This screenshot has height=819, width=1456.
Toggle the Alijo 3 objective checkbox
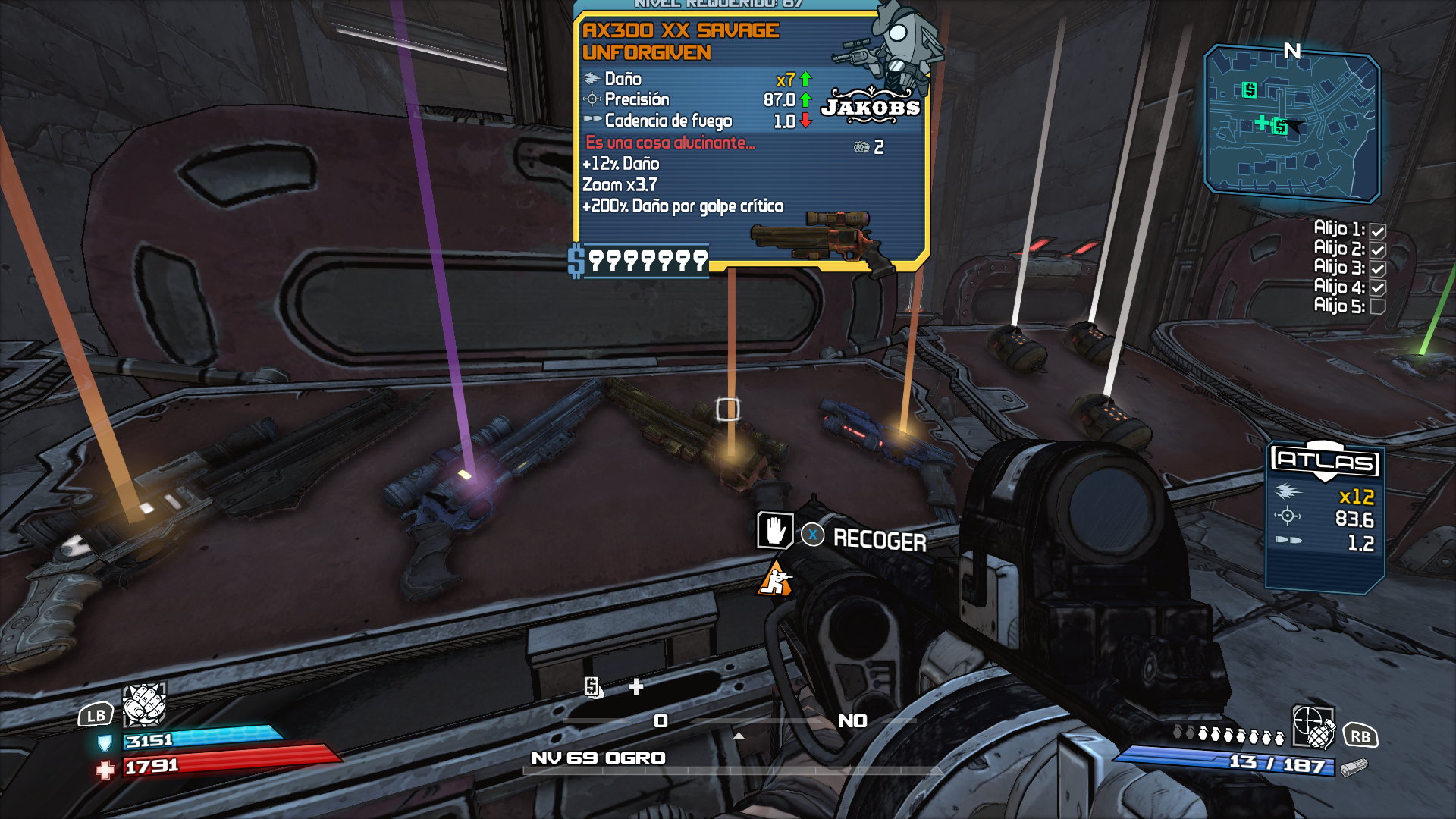tap(1378, 269)
